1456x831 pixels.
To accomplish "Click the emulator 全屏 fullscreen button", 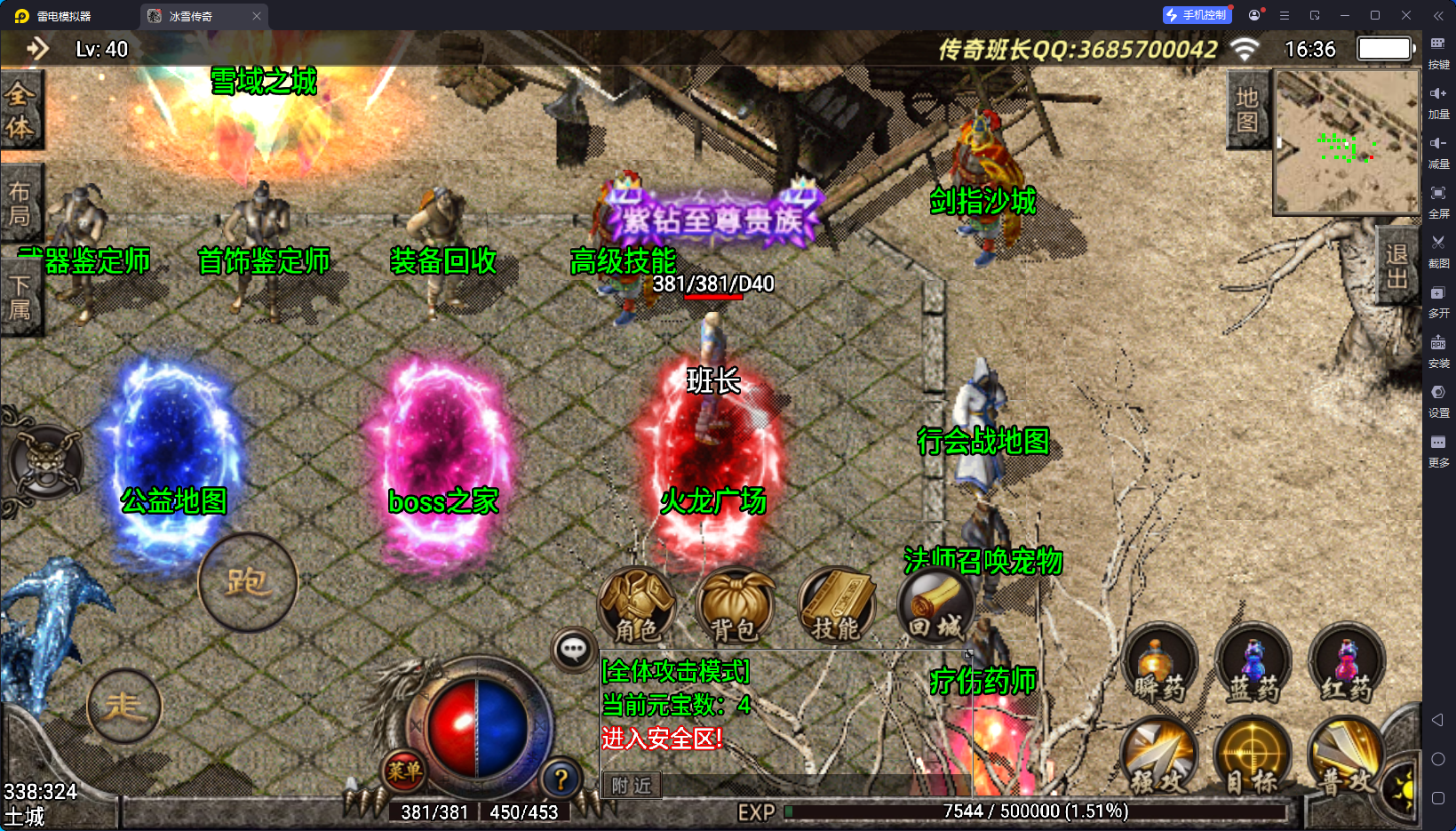I will [1438, 201].
